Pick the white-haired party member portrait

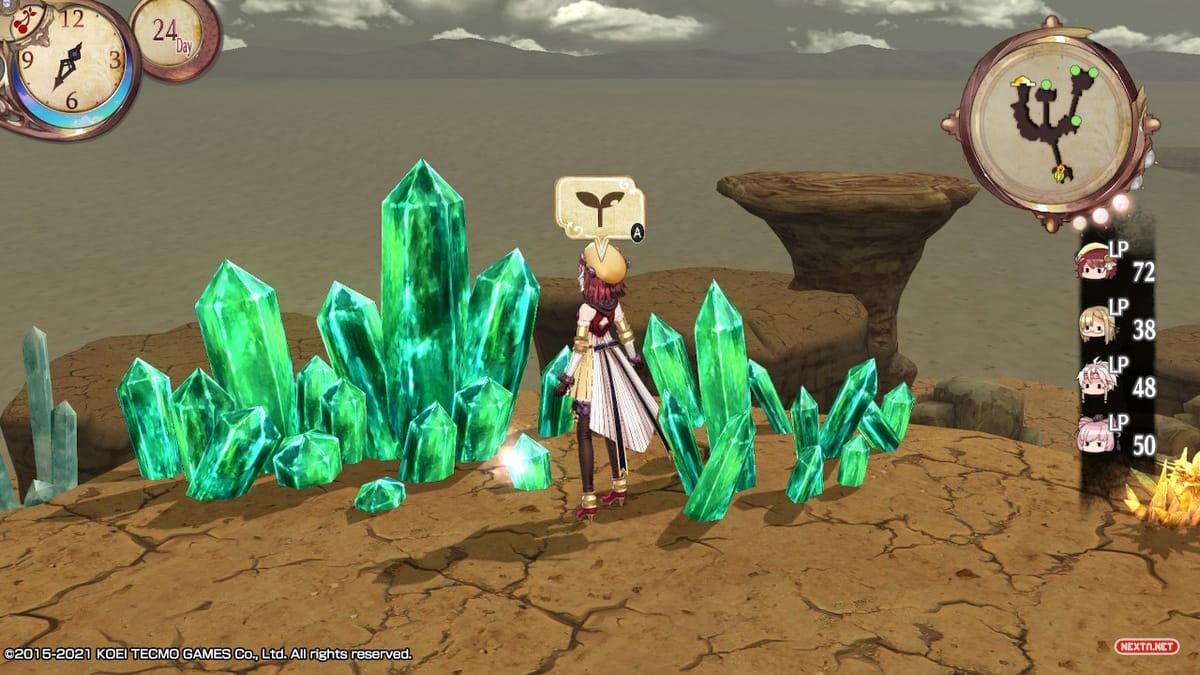coord(1095,379)
